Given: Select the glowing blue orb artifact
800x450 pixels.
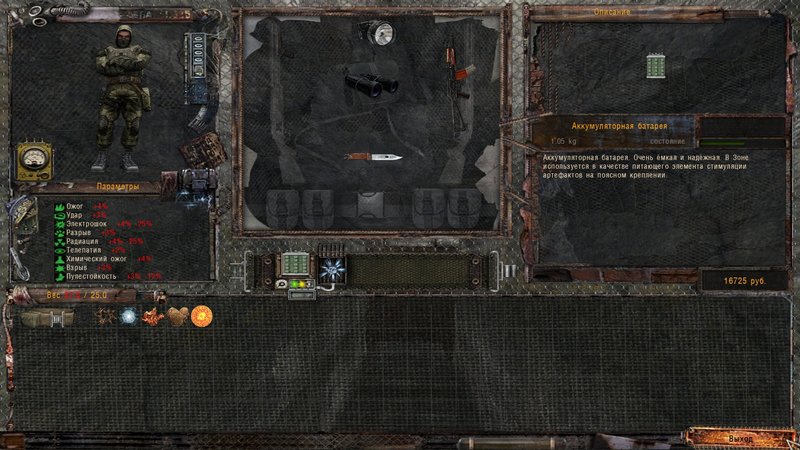Looking at the screenshot, I should [129, 316].
